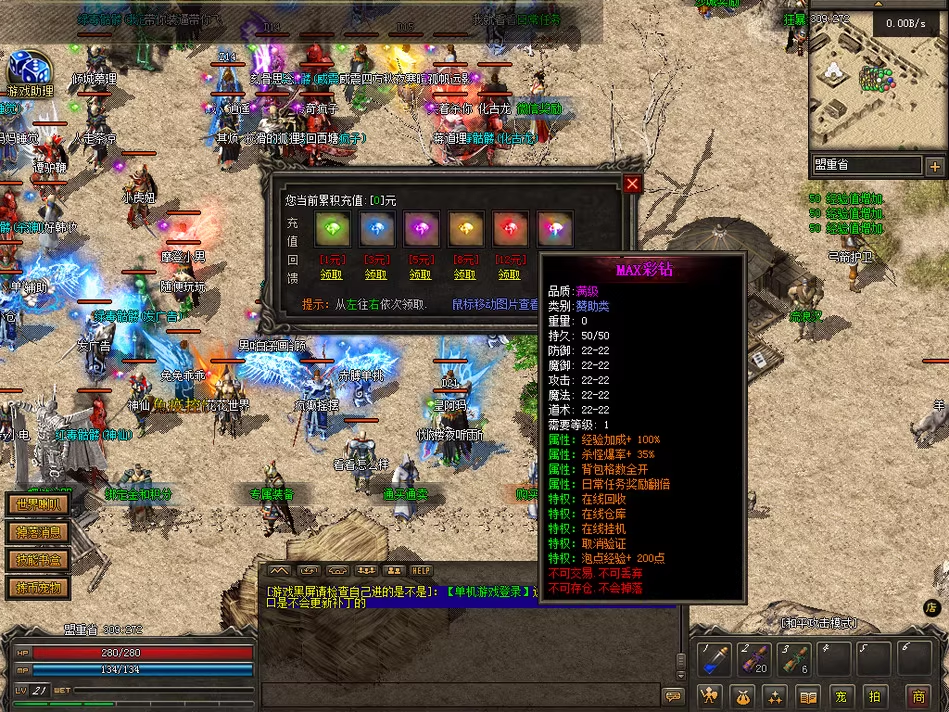Image resolution: width=949 pixels, height=712 pixels.
Task: Close the recharge reward window
Action: (632, 184)
